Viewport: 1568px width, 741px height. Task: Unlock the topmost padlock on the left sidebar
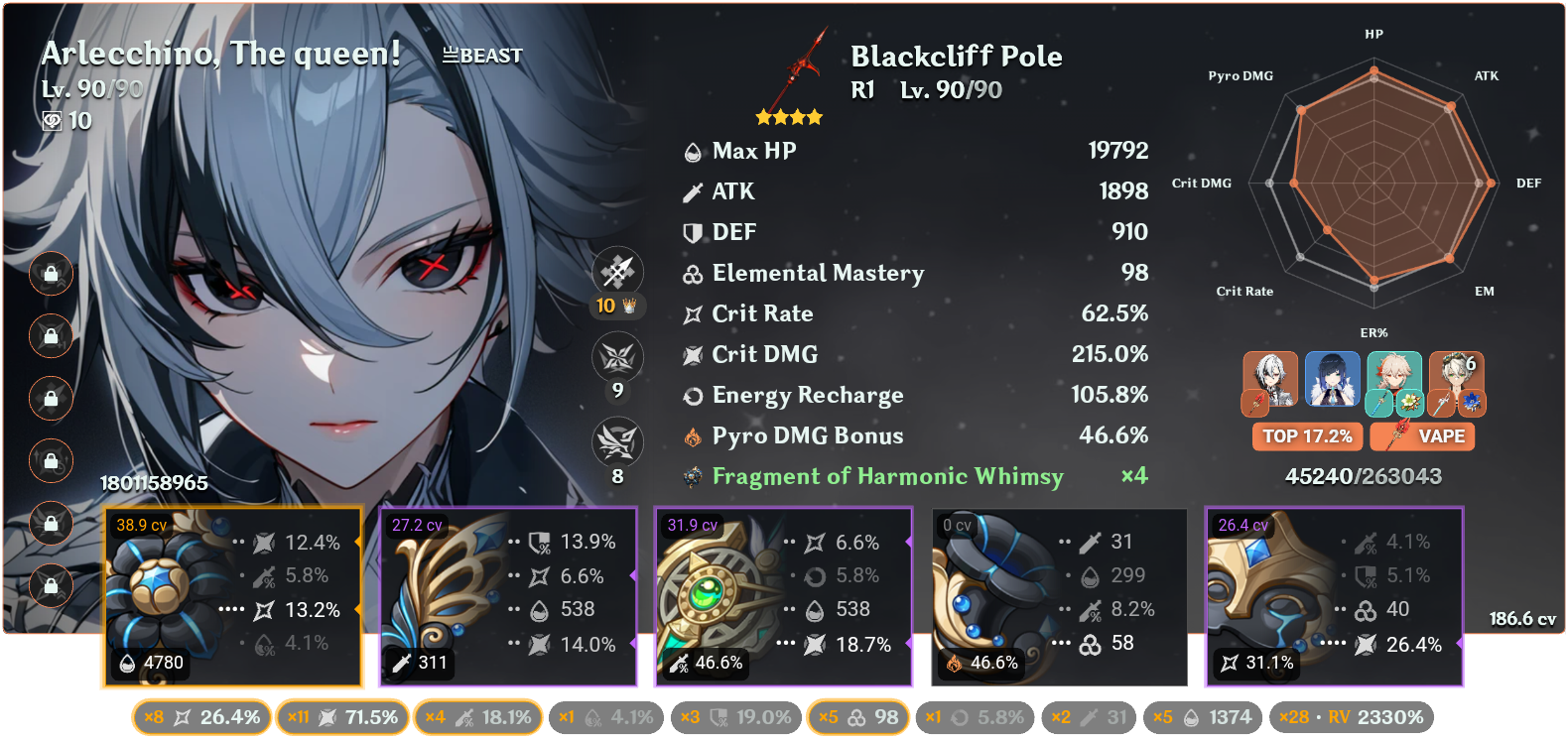(x=51, y=275)
